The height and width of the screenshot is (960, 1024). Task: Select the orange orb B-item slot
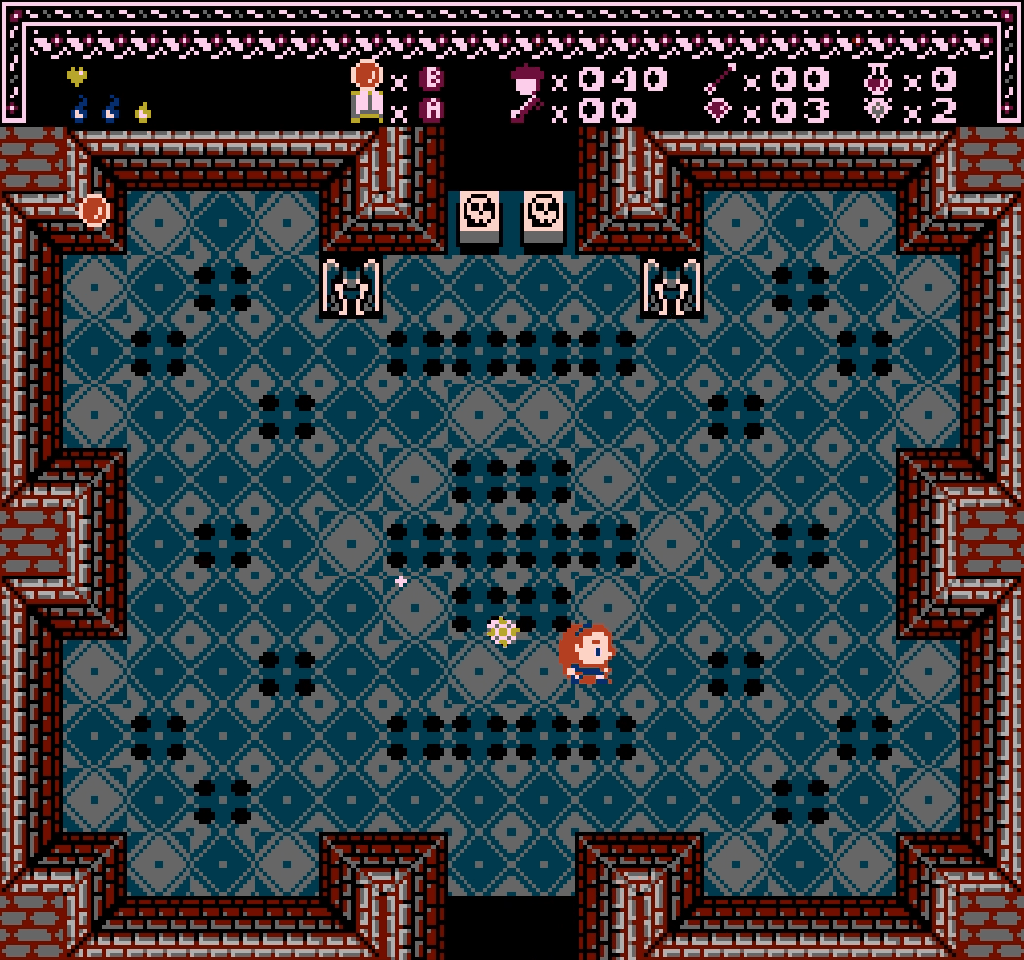[367, 76]
